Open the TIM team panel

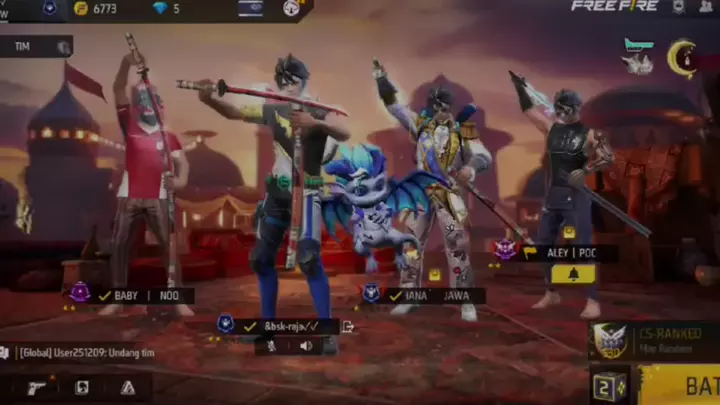click(36, 47)
